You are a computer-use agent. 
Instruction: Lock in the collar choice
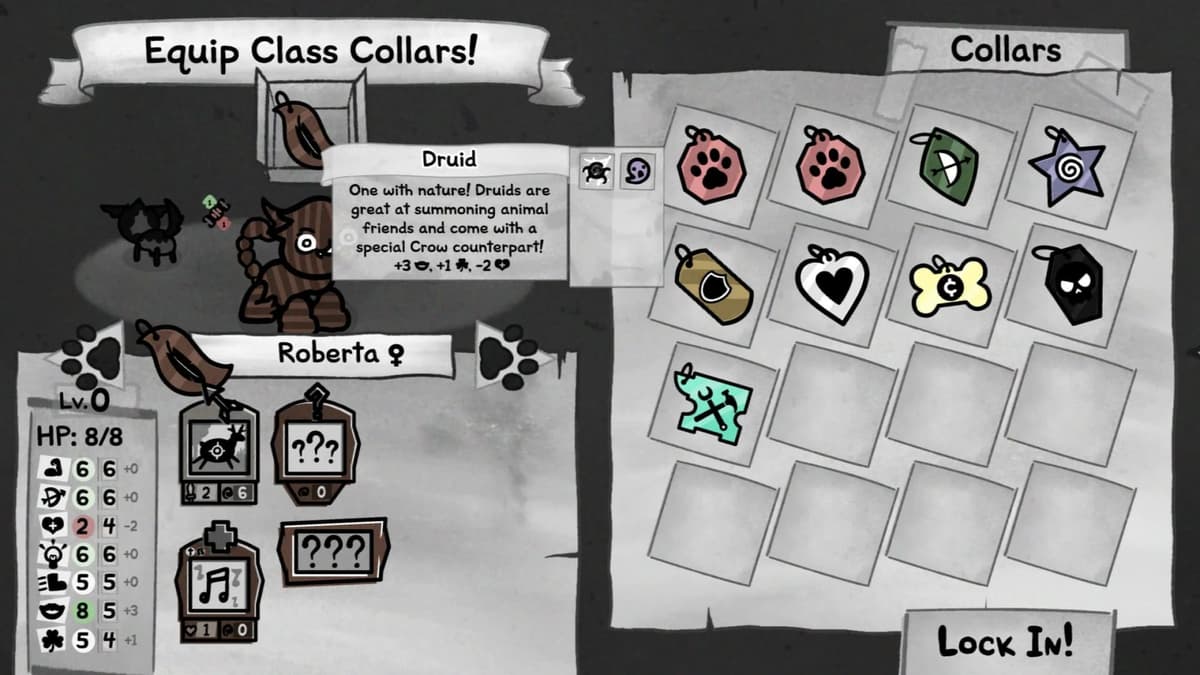(1005, 642)
